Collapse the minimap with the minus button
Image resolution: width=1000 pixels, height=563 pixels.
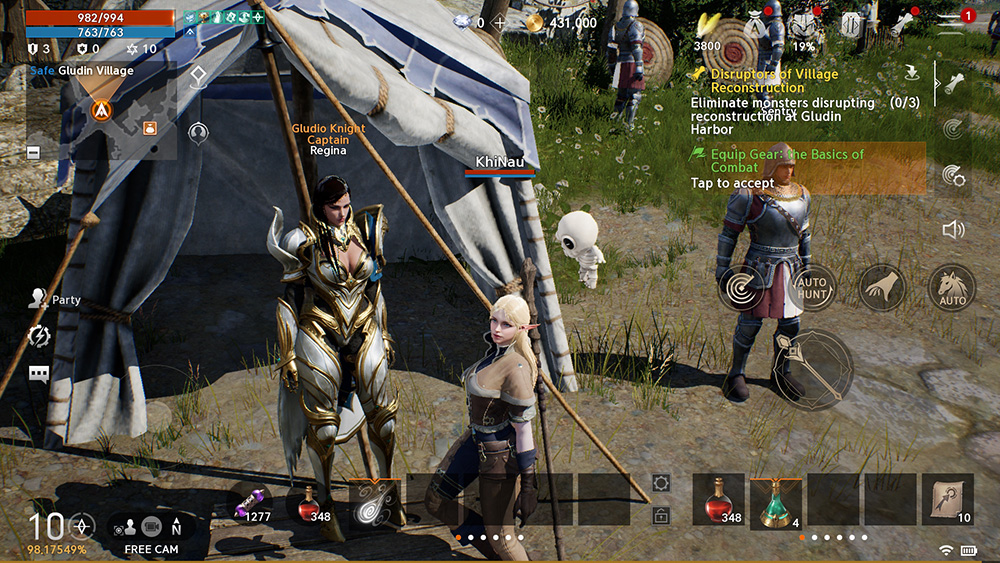tap(34, 151)
